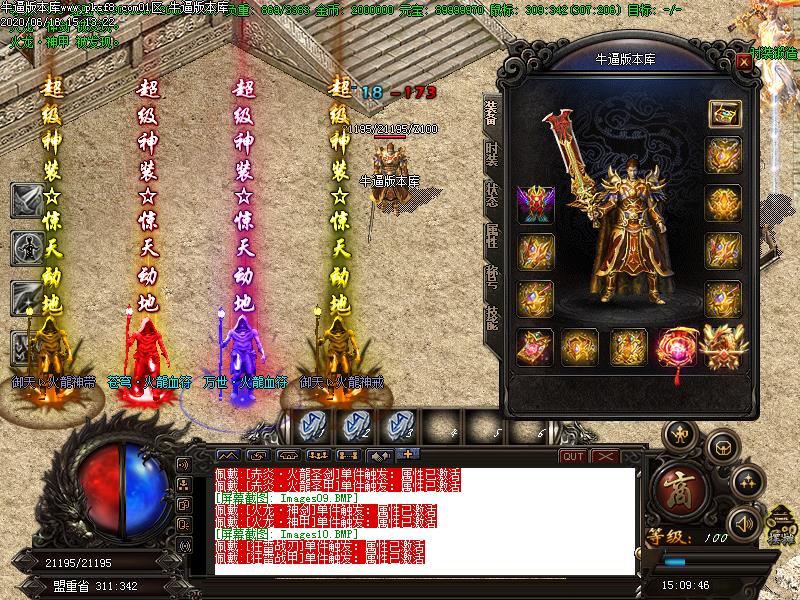Select the winged golden crest equipment slot
This screenshot has width=800, height=600.
tap(723, 346)
